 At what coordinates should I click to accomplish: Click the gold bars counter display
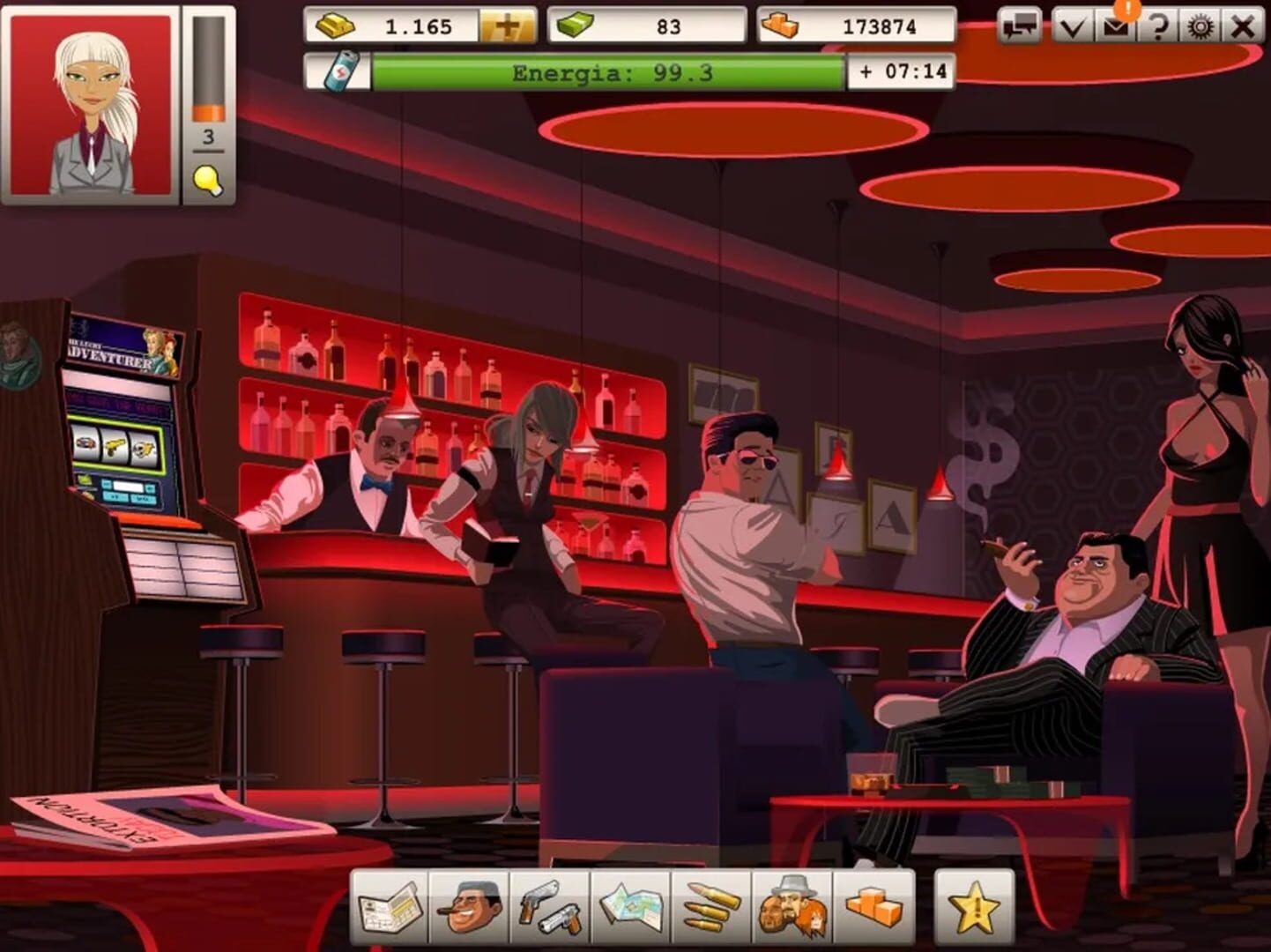pyautogui.click(x=401, y=26)
